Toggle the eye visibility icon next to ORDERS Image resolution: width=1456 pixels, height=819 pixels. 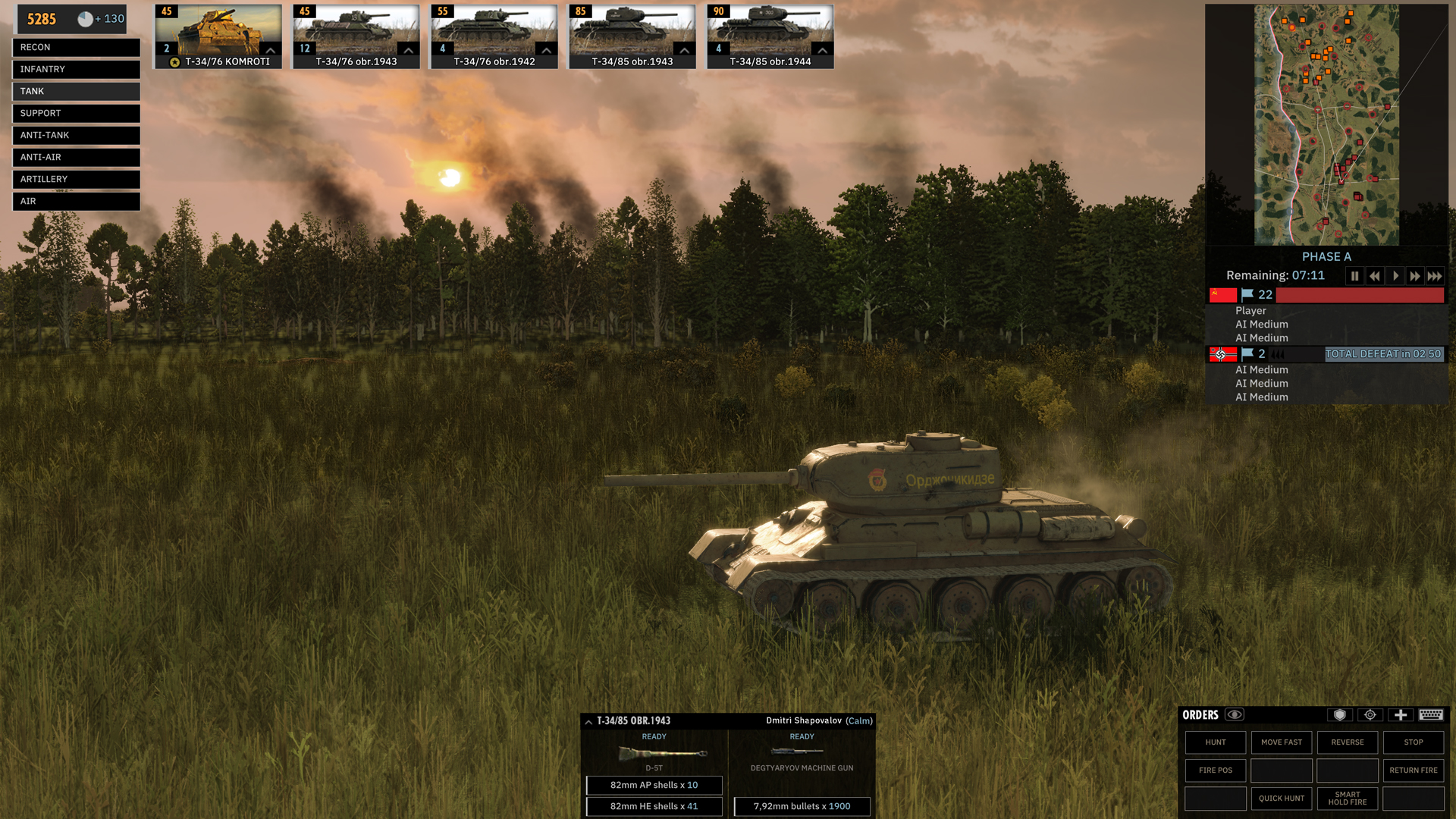coord(1235,714)
